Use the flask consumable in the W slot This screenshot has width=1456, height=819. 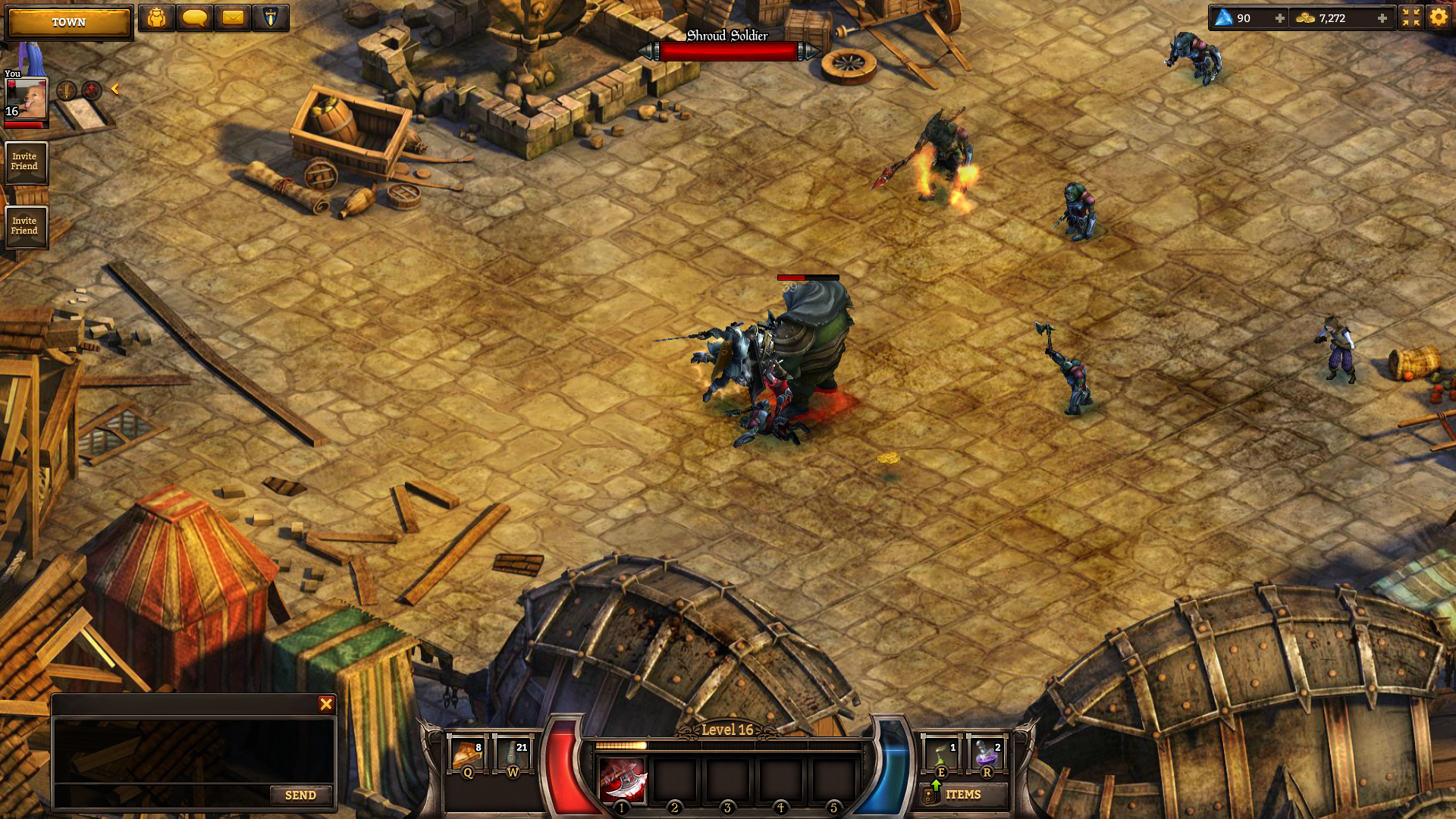(513, 755)
